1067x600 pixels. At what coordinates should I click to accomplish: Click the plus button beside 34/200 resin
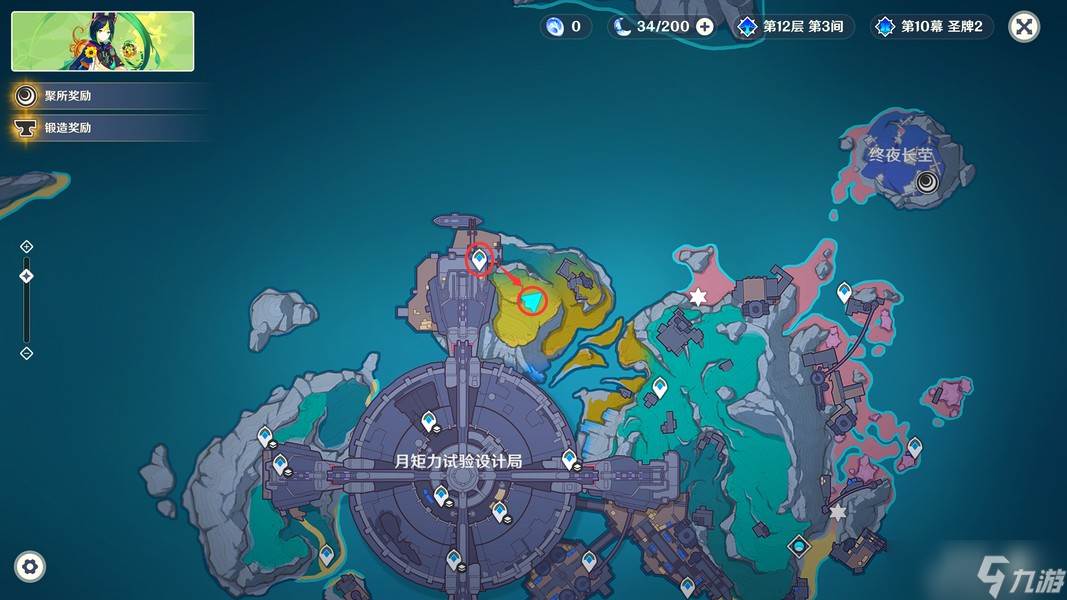[705, 27]
